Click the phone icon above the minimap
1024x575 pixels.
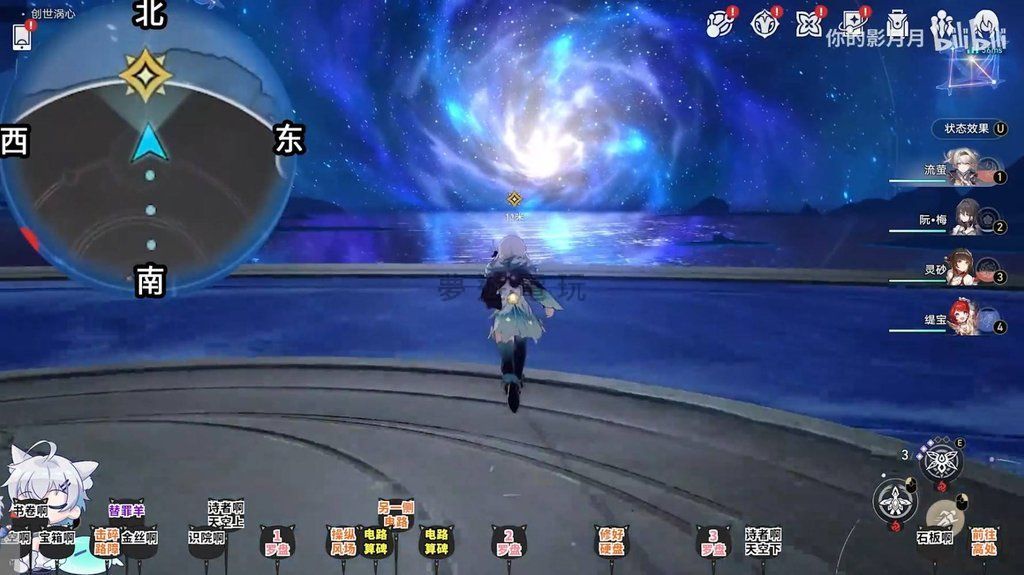pos(22,37)
